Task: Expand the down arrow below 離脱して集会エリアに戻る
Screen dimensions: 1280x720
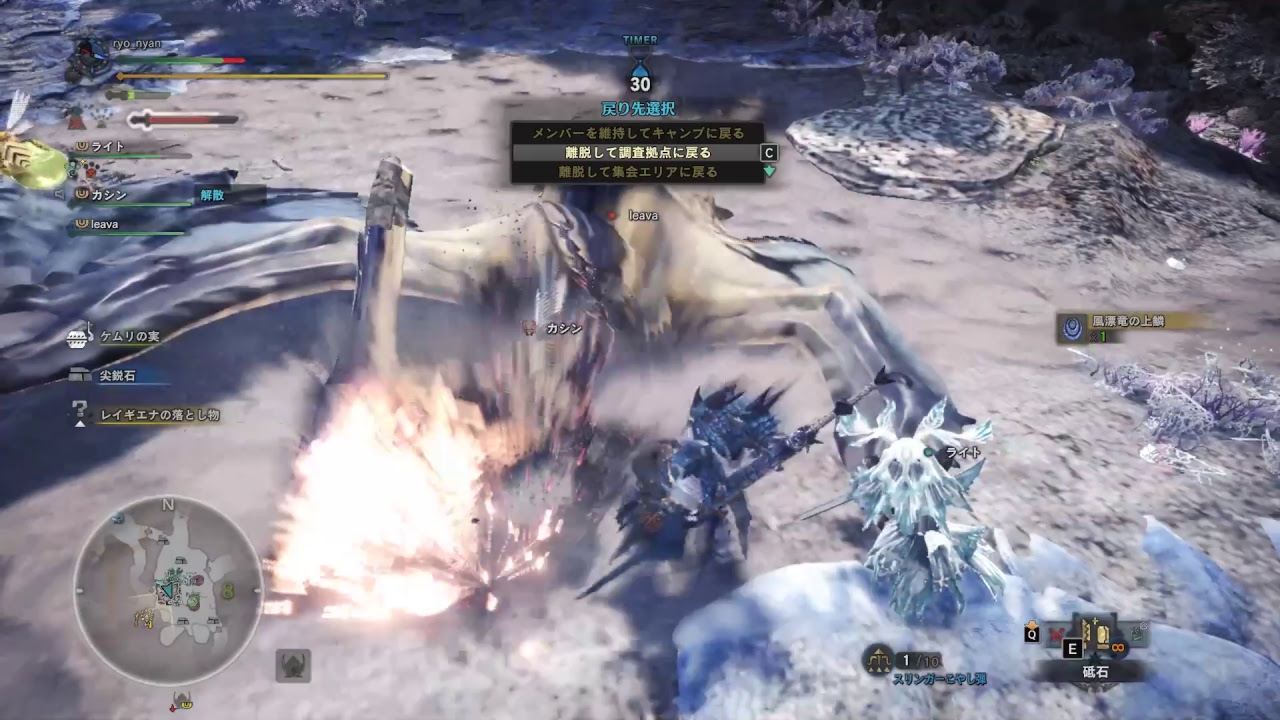Action: (768, 172)
